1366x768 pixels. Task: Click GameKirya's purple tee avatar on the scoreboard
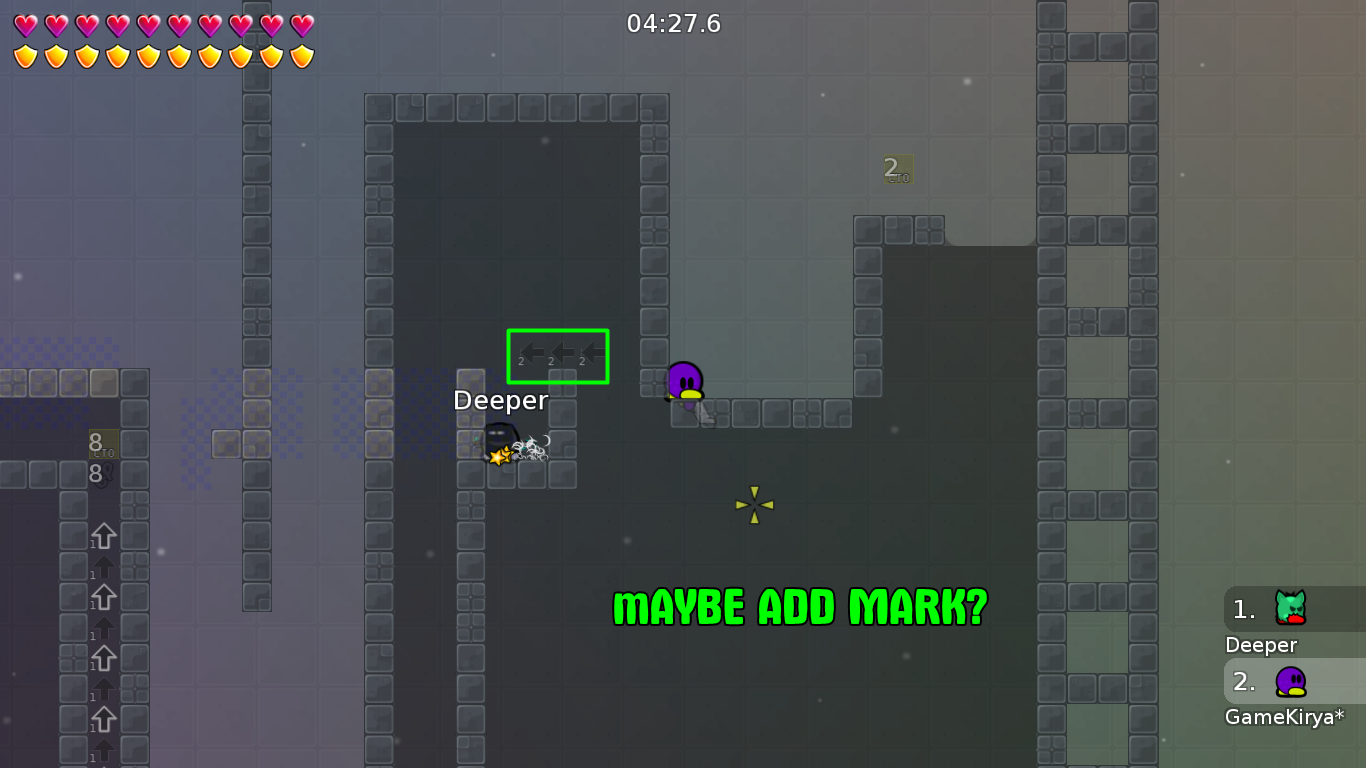pos(1290,683)
